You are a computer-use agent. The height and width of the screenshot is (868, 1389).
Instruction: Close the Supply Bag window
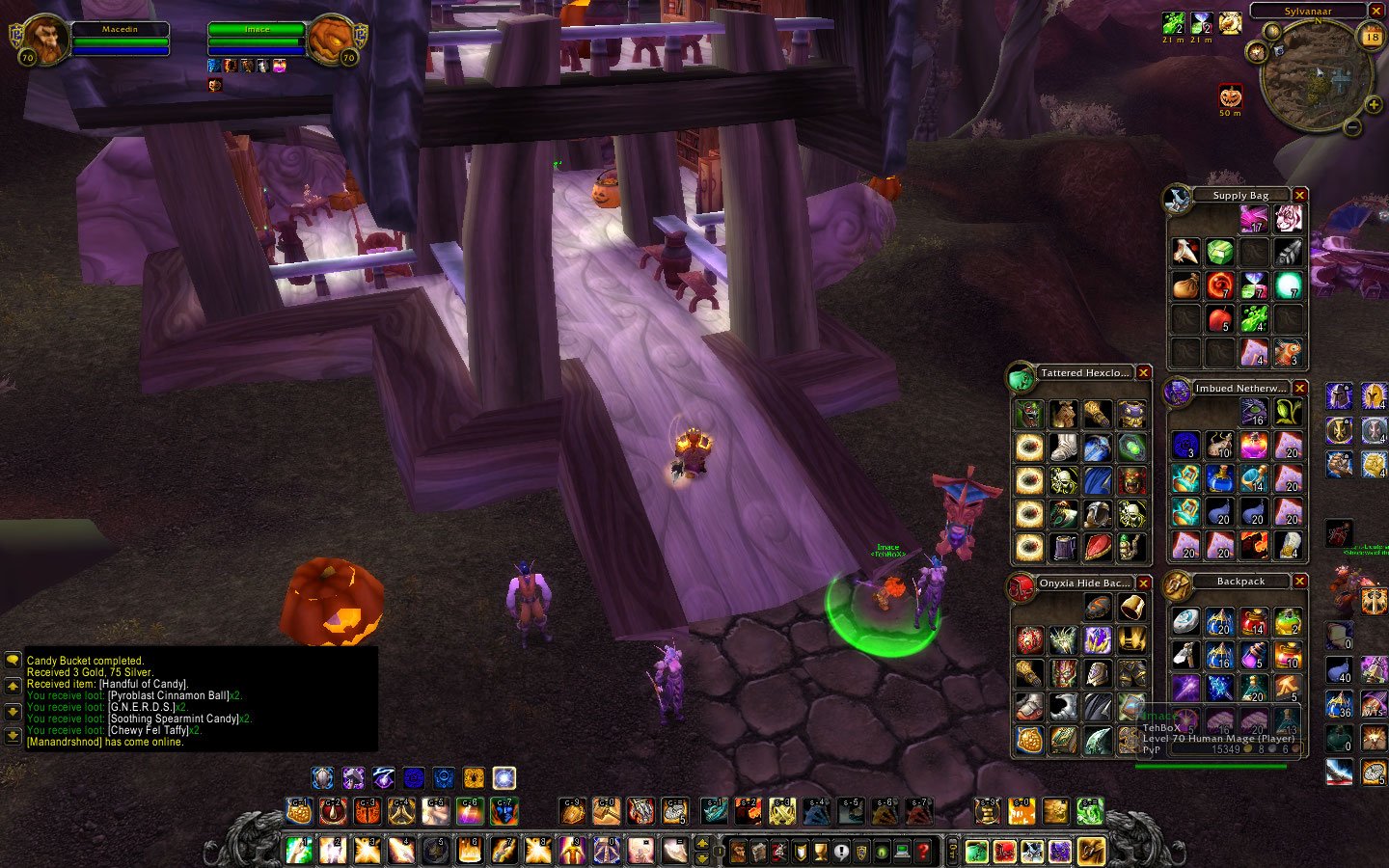pos(1299,195)
